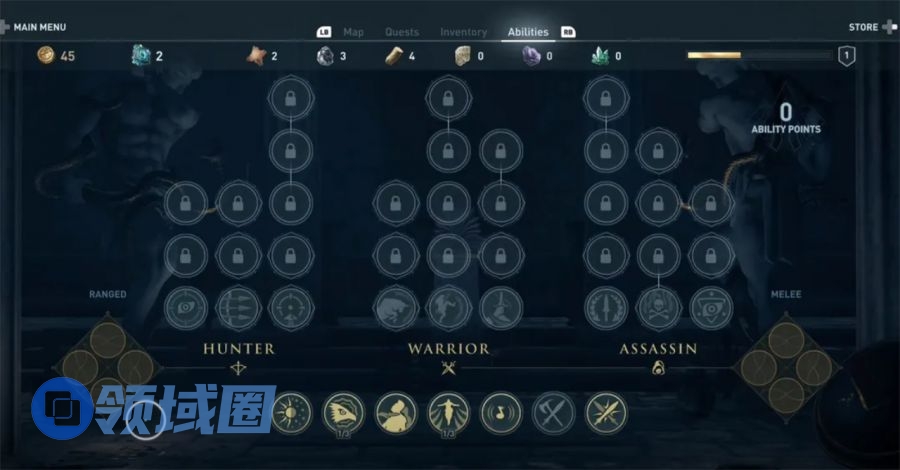Go to the Inventory tab
Viewport: 900px width, 470px height.
(x=463, y=32)
